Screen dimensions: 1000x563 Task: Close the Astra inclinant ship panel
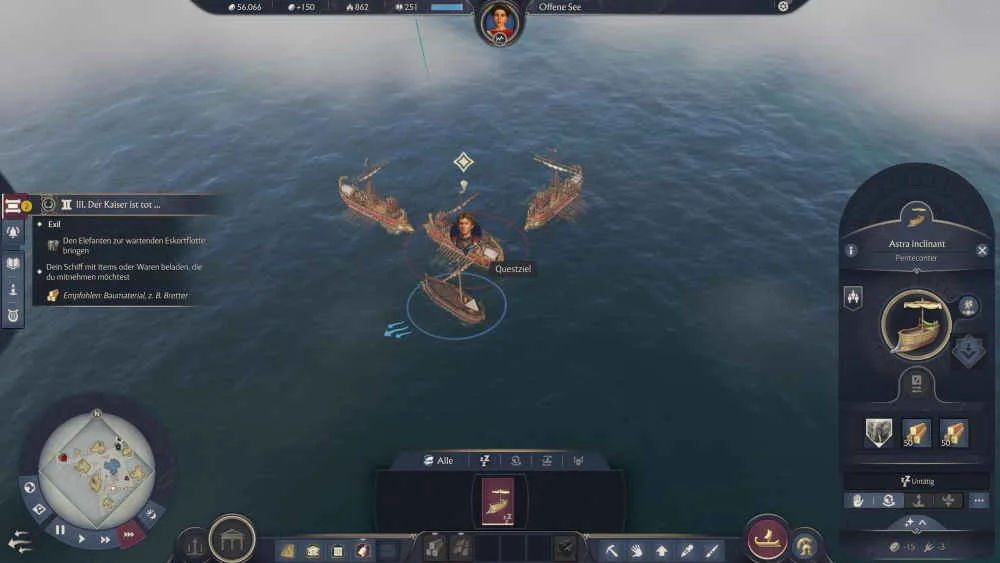point(982,250)
